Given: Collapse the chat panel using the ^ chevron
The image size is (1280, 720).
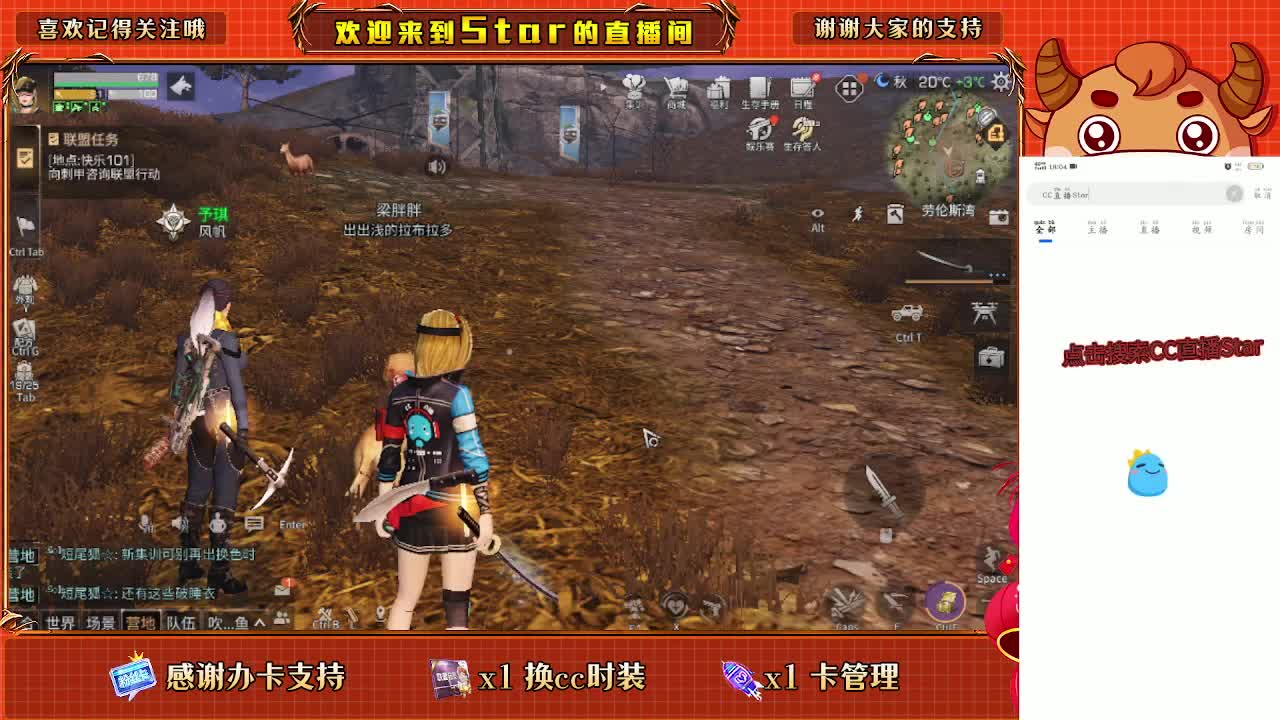Looking at the screenshot, I should [261, 621].
